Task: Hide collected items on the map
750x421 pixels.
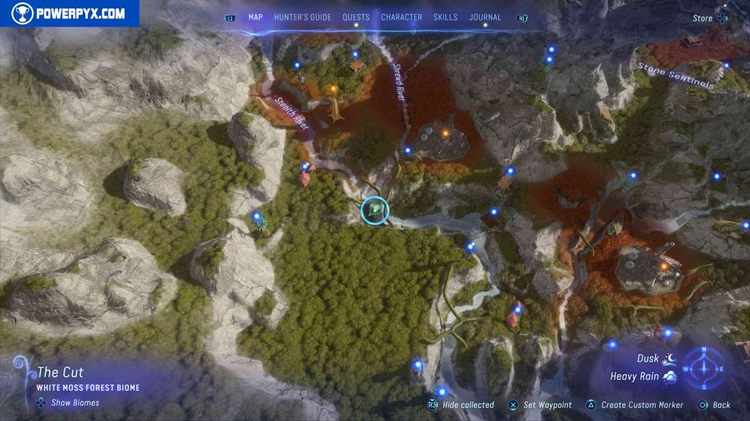Action: [x=461, y=405]
